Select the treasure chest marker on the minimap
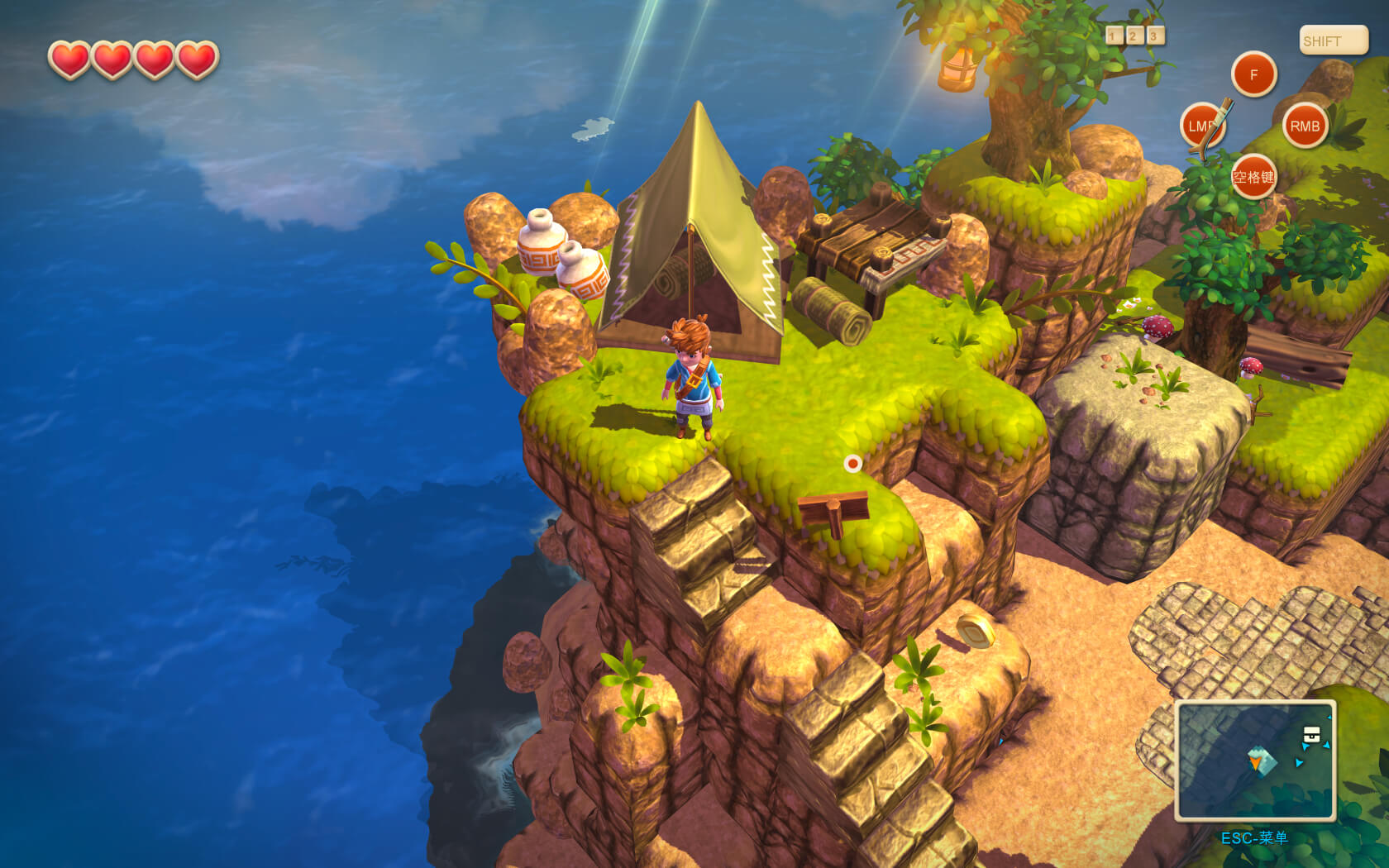Image resolution: width=1389 pixels, height=868 pixels. tap(1311, 734)
